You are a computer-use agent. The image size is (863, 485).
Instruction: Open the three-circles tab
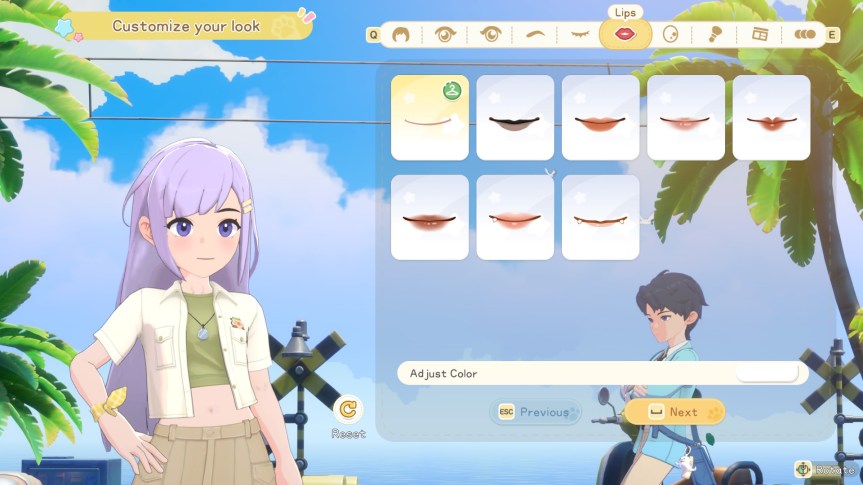(804, 35)
